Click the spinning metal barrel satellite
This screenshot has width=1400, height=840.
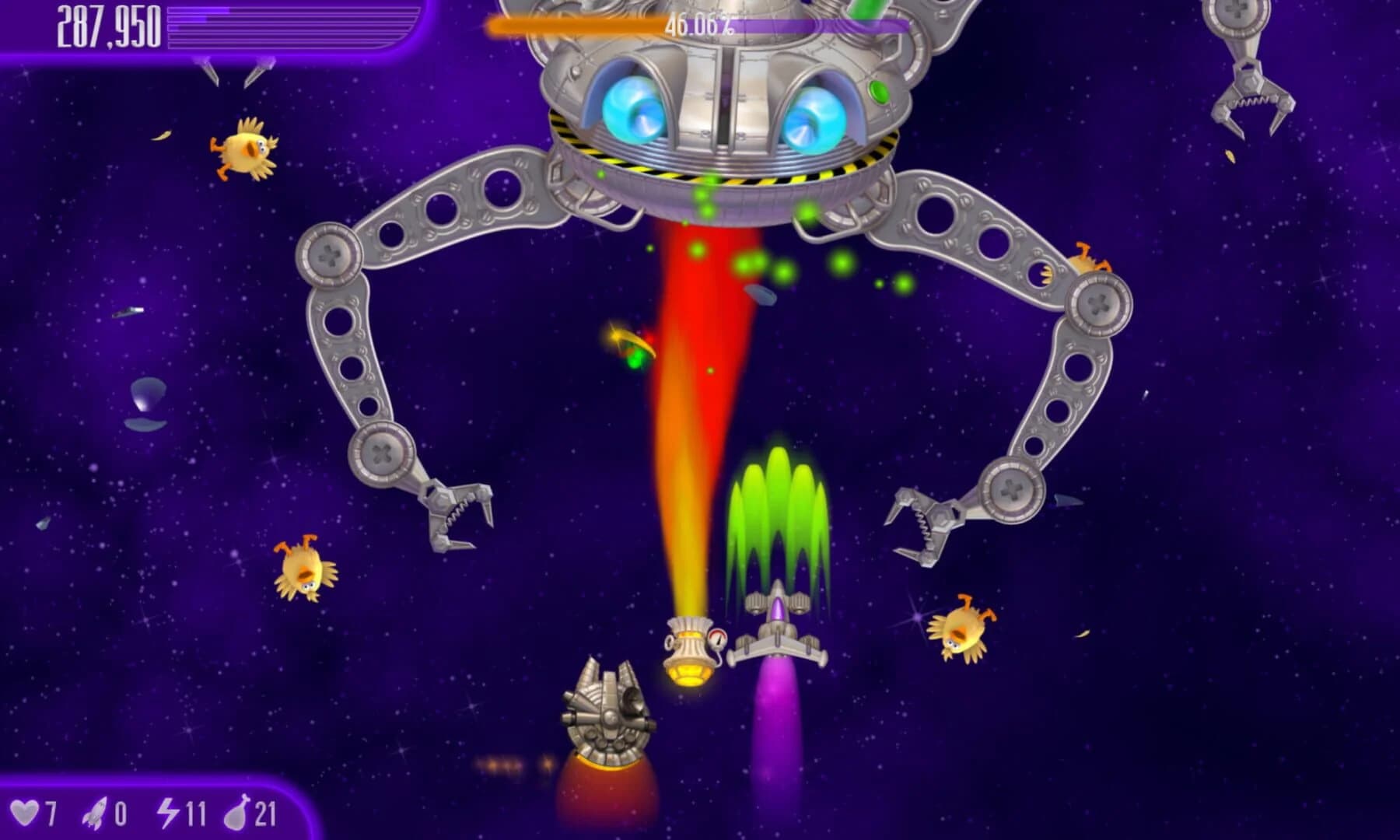tap(611, 708)
